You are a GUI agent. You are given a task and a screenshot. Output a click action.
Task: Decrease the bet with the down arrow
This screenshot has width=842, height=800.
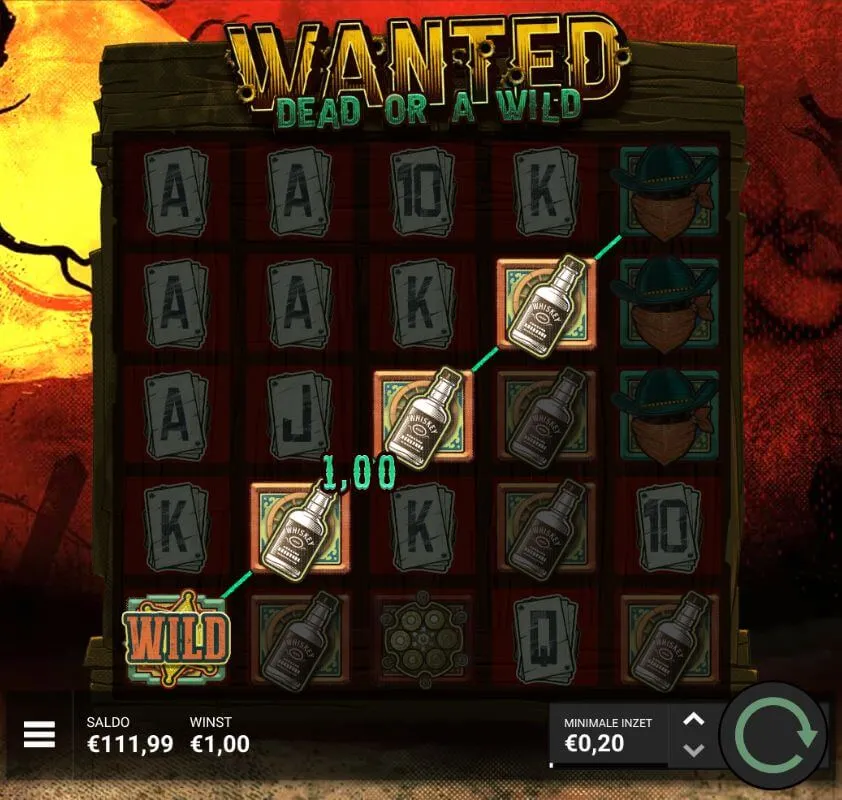(x=694, y=750)
